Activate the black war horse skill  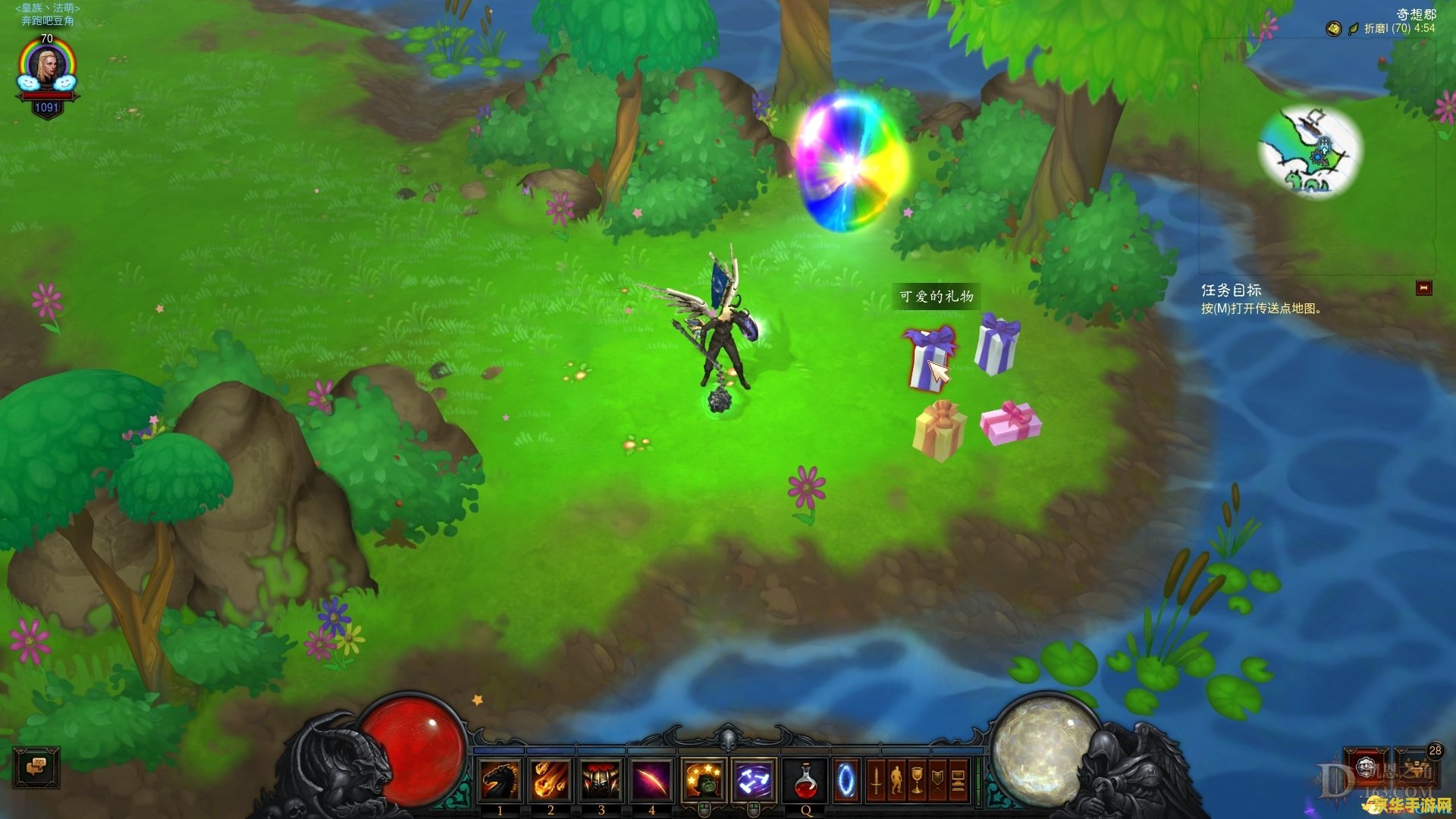[500, 780]
